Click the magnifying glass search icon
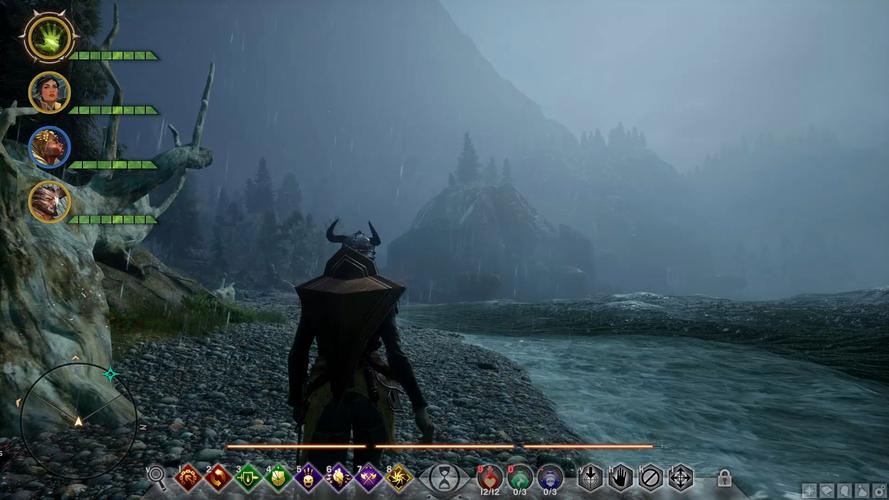Screen dimensions: 889x500 [x=156, y=477]
